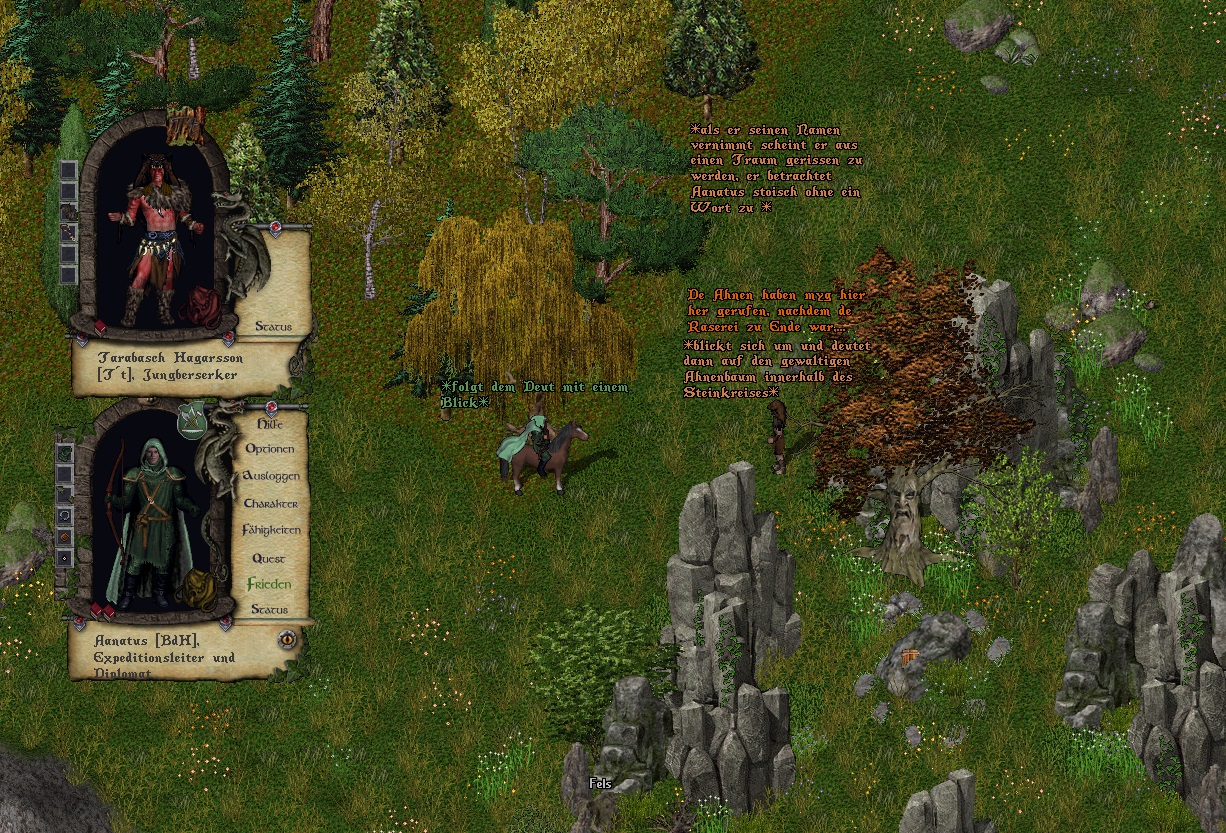Click the eye icon on Aanatus's scroll
Image resolution: width=1226 pixels, height=833 pixels.
coord(288,638)
